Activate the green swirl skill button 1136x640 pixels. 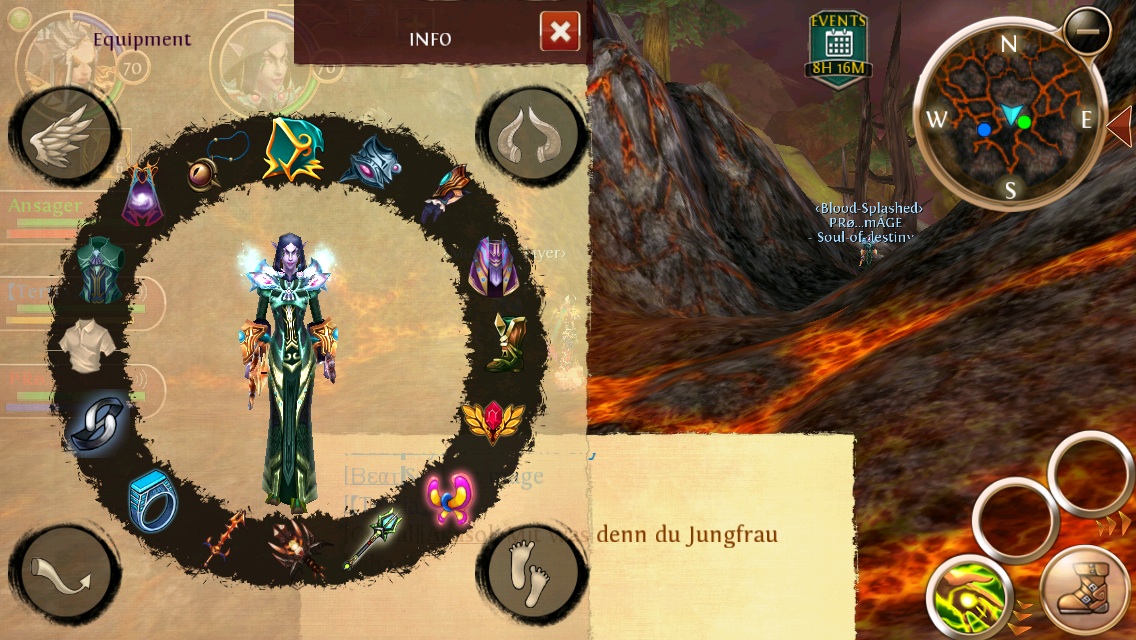coord(966,596)
